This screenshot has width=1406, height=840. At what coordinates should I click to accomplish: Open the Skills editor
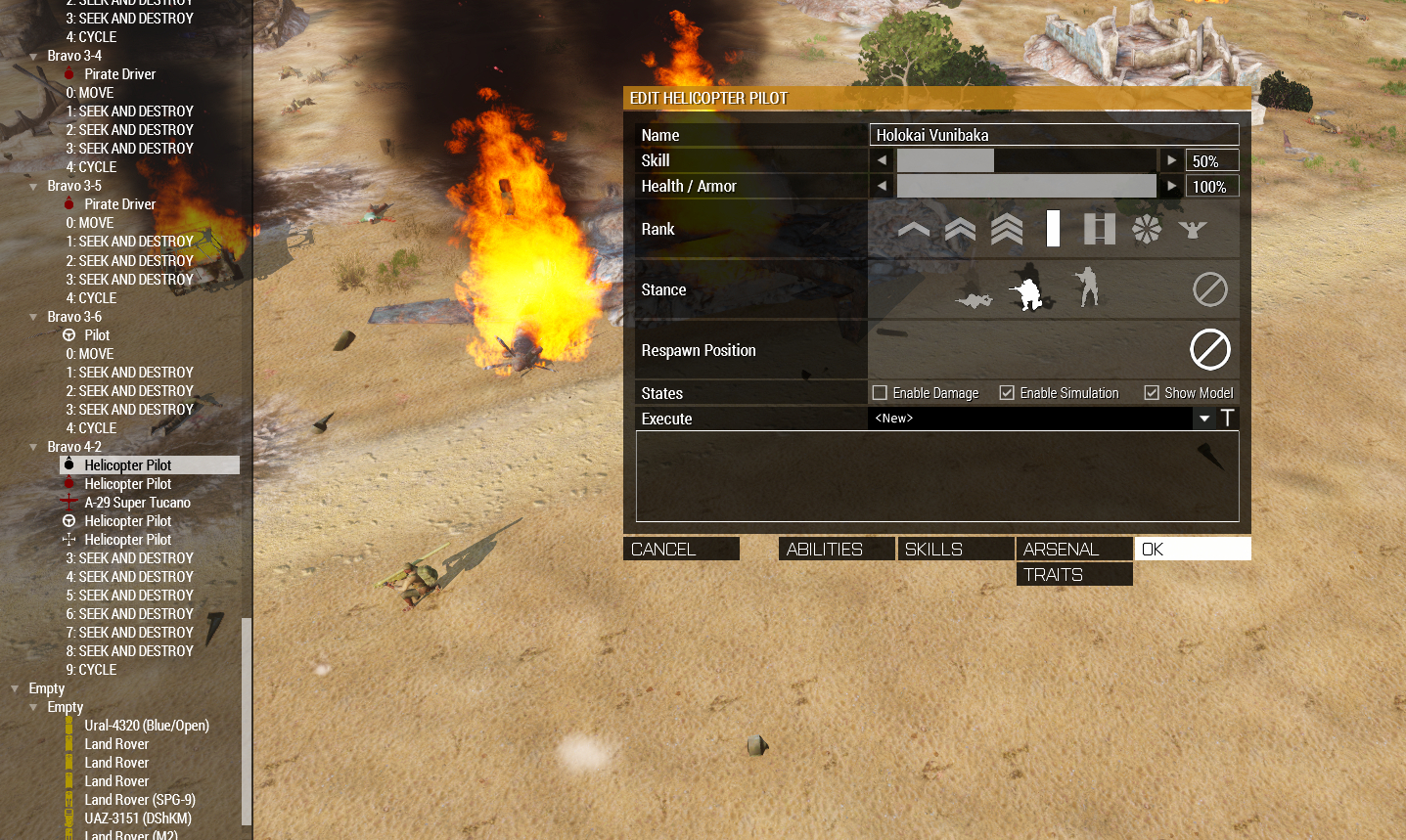pyautogui.click(x=955, y=549)
